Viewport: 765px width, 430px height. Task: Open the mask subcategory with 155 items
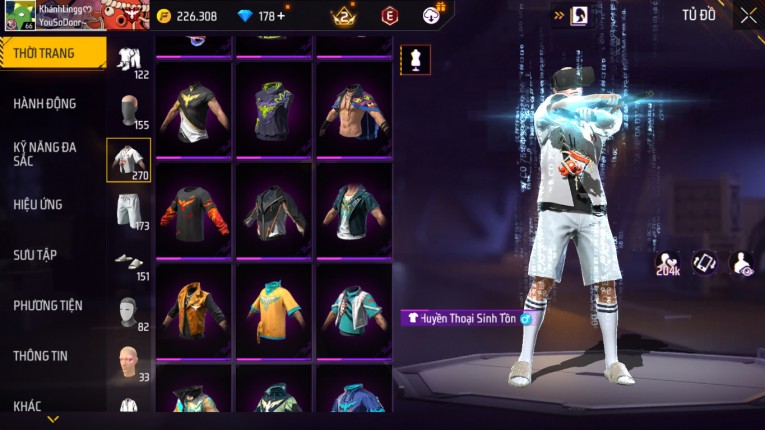[x=128, y=110]
